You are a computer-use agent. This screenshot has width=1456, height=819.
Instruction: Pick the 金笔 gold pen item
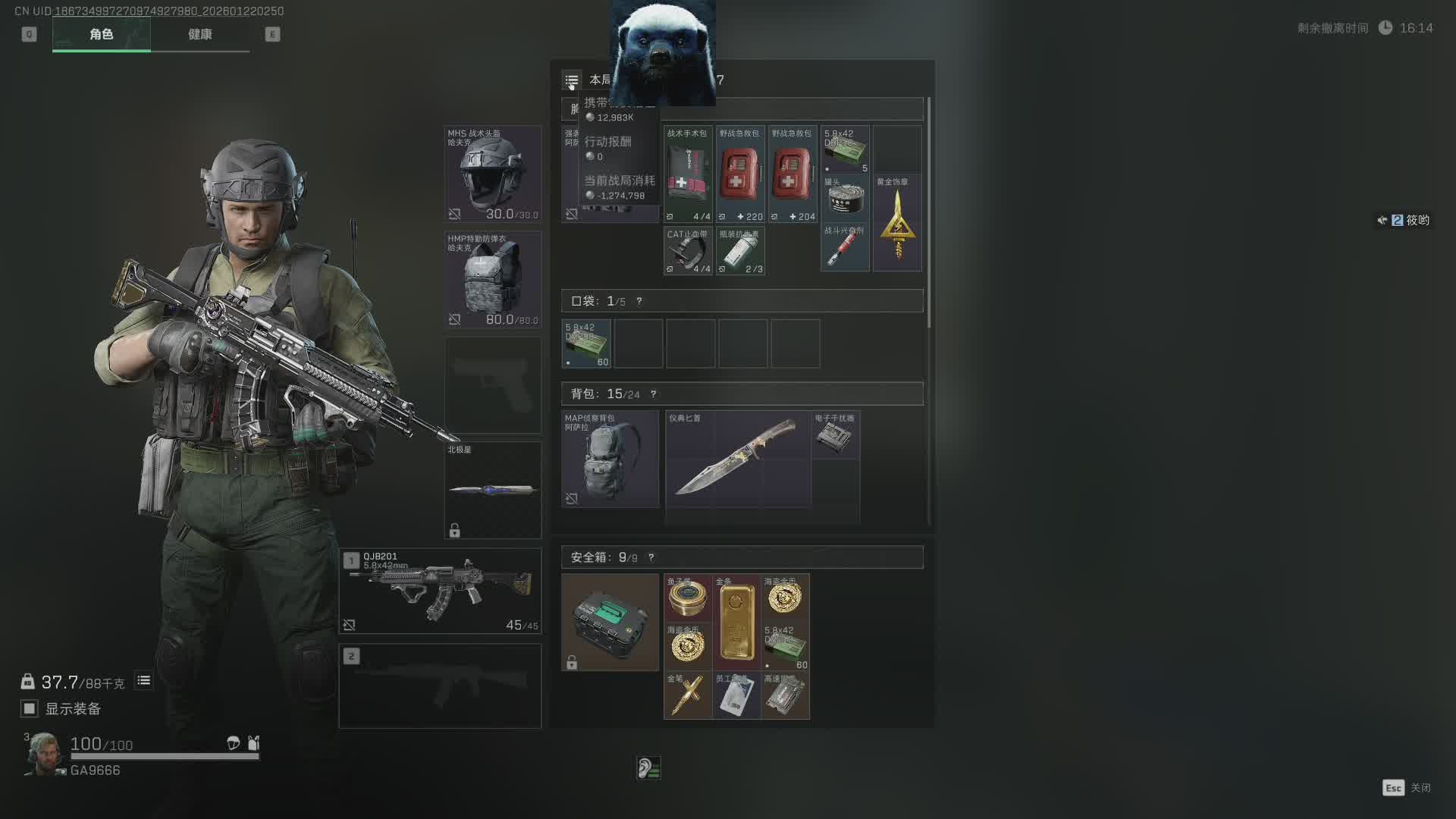[687, 695]
